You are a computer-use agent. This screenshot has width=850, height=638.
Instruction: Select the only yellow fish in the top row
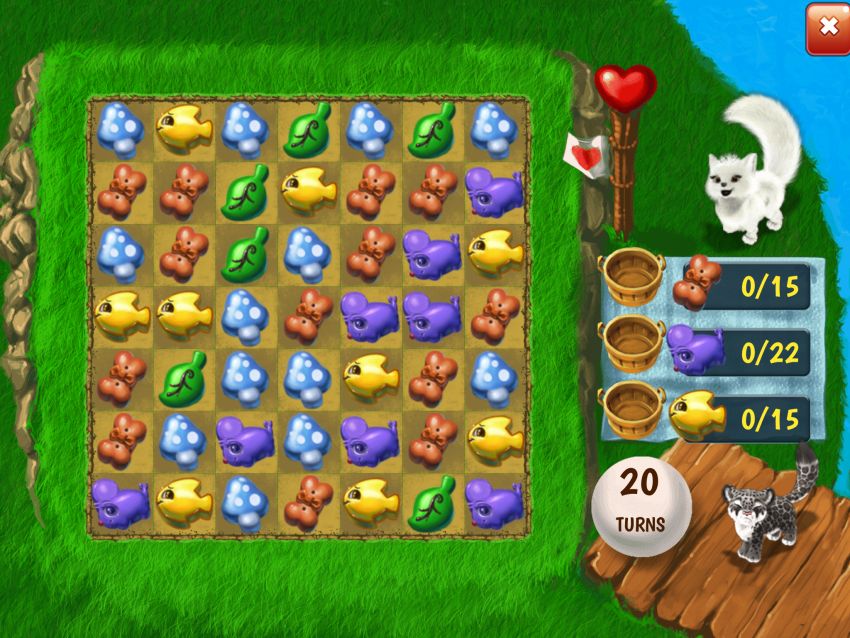click(x=183, y=127)
